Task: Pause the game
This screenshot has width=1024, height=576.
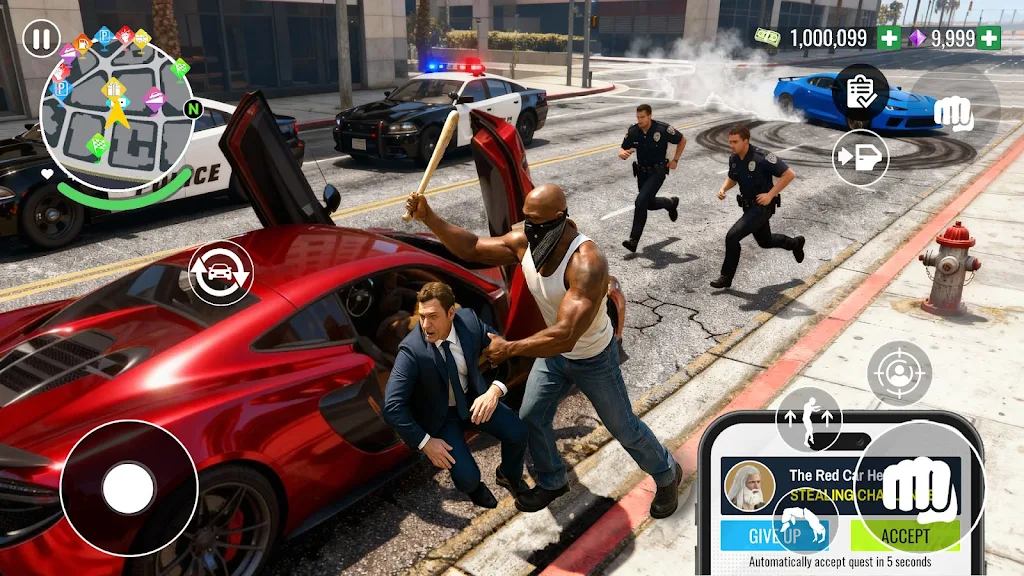Action: pos(40,40)
